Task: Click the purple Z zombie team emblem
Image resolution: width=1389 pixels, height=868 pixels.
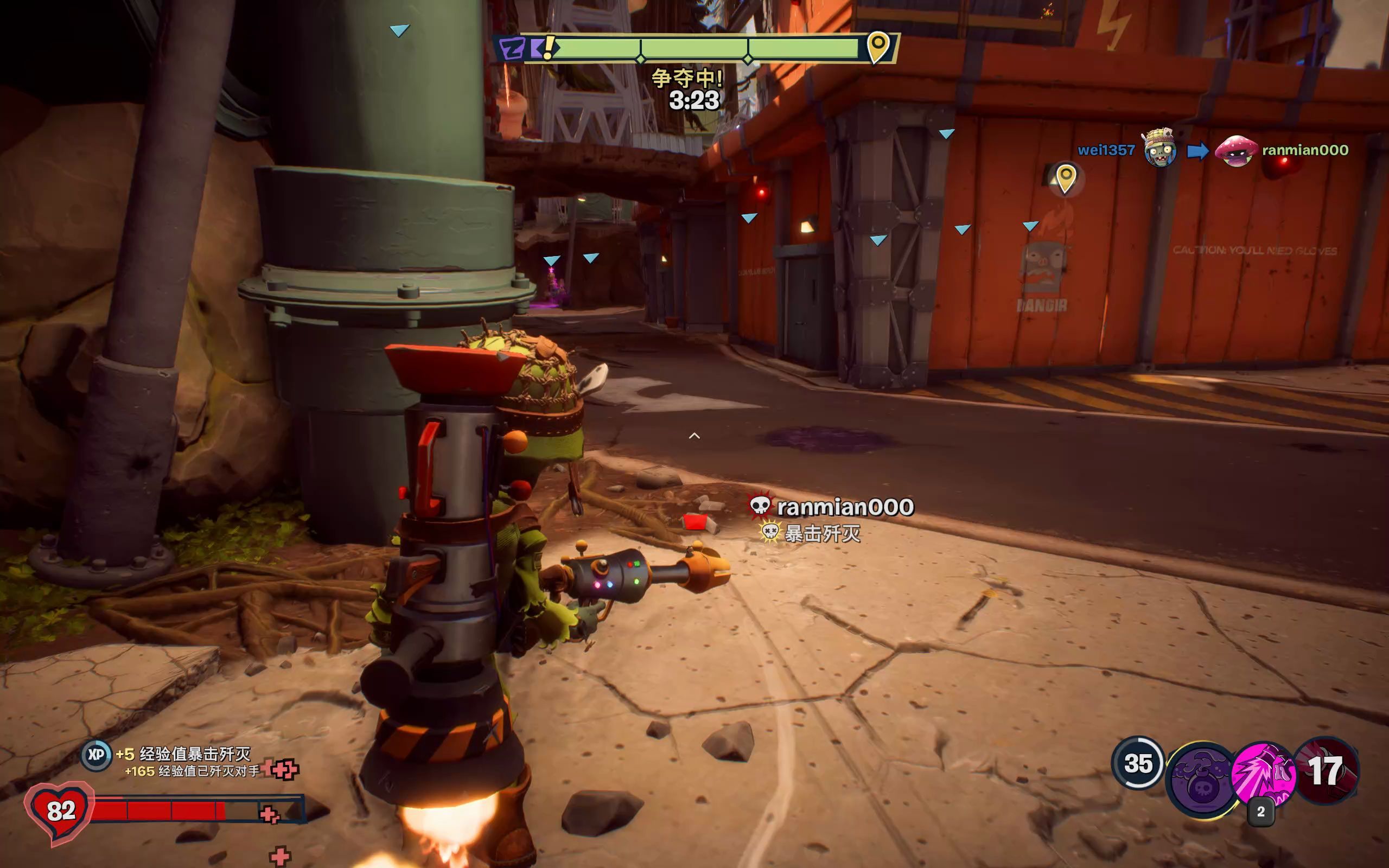Action: coord(512,48)
